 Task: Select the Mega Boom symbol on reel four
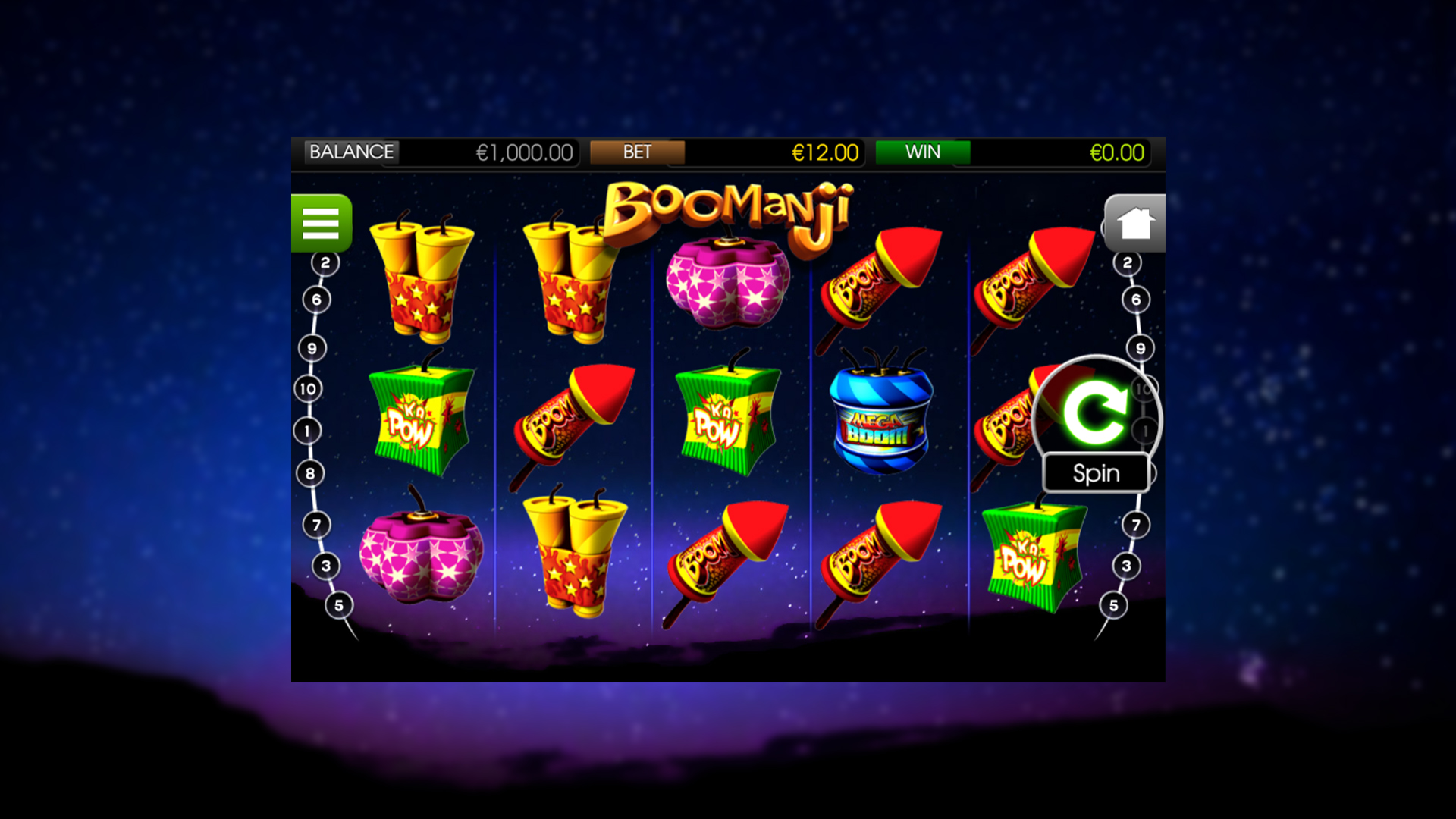click(881, 421)
